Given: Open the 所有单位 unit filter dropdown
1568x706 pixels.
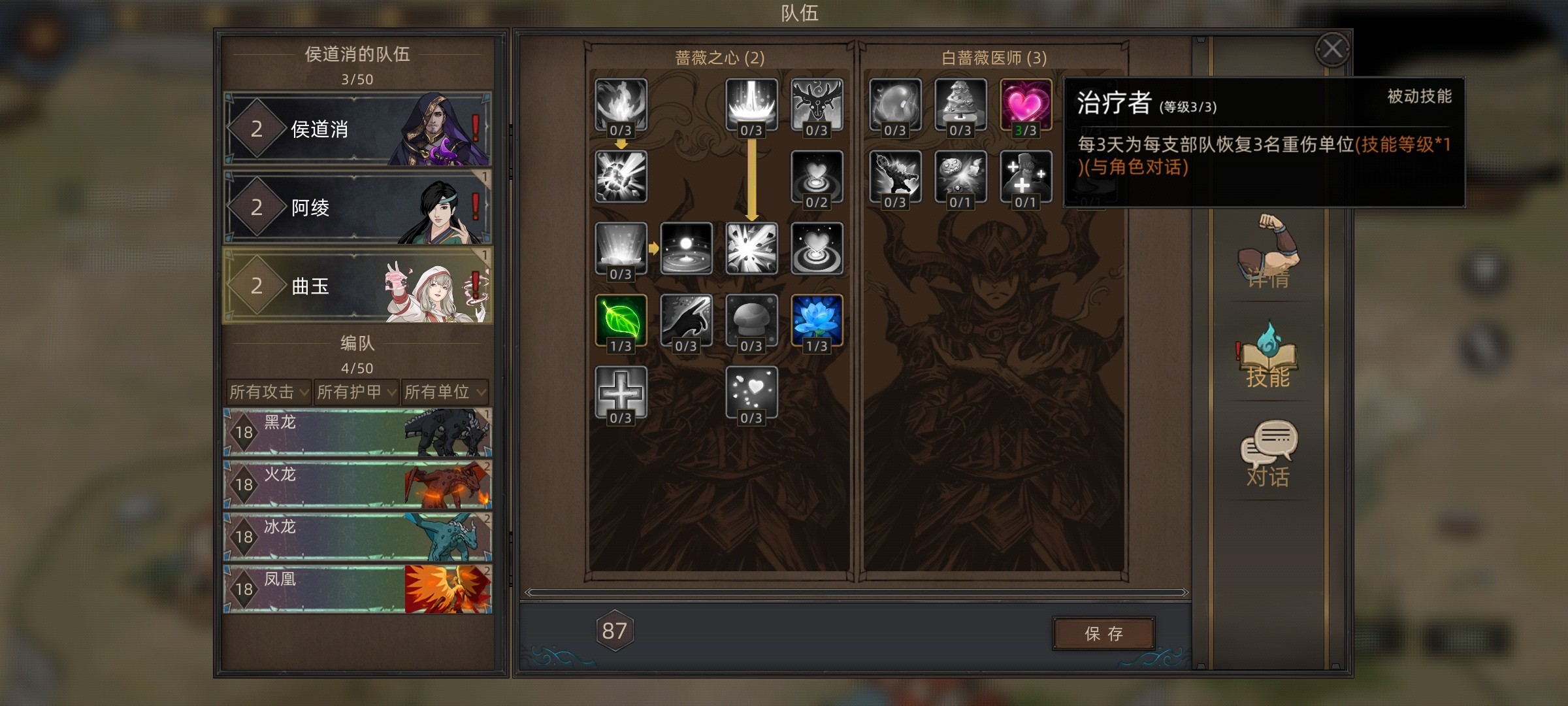Looking at the screenshot, I should click(x=444, y=392).
